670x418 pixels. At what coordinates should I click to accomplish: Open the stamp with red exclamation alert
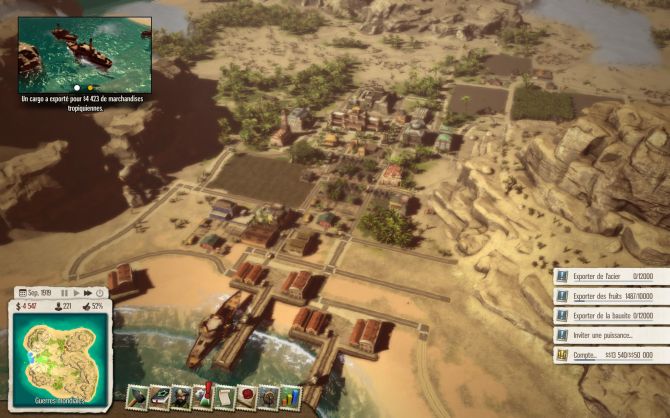[203, 397]
